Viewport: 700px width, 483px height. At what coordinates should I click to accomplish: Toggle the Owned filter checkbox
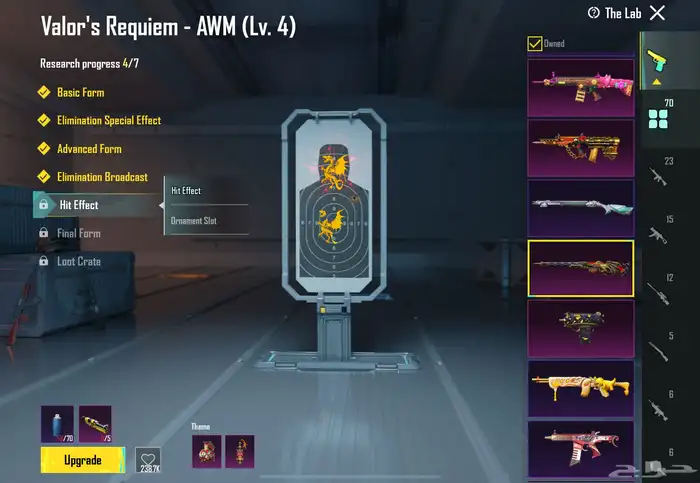pyautogui.click(x=534, y=43)
